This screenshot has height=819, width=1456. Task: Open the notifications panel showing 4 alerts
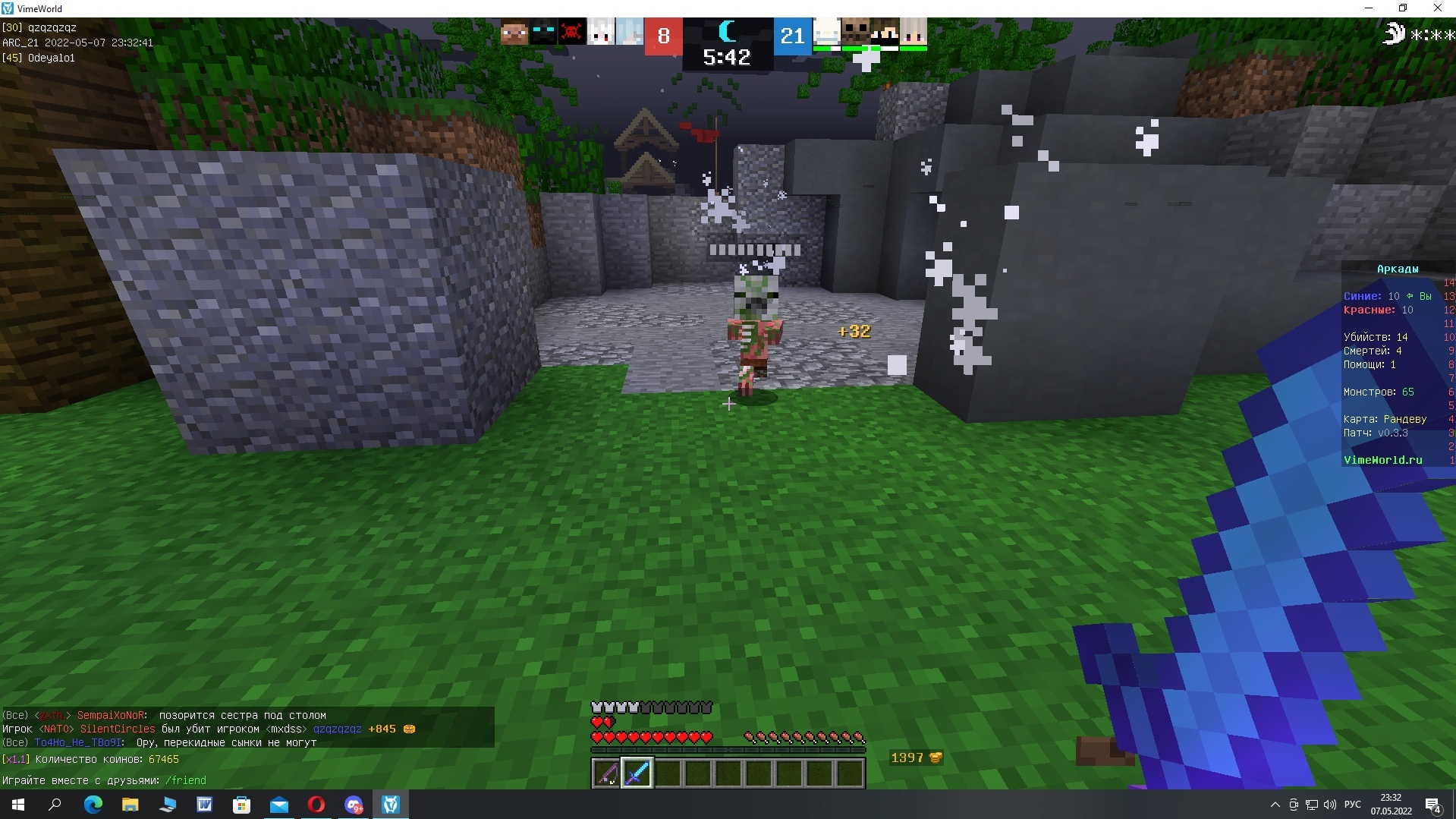[1433, 806]
